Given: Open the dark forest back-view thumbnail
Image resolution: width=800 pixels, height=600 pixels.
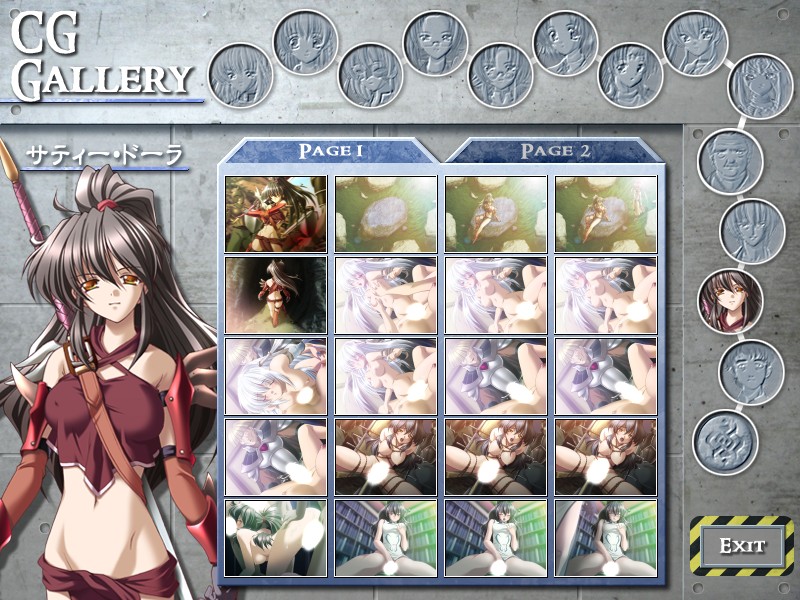Looking at the screenshot, I should click(x=276, y=295).
